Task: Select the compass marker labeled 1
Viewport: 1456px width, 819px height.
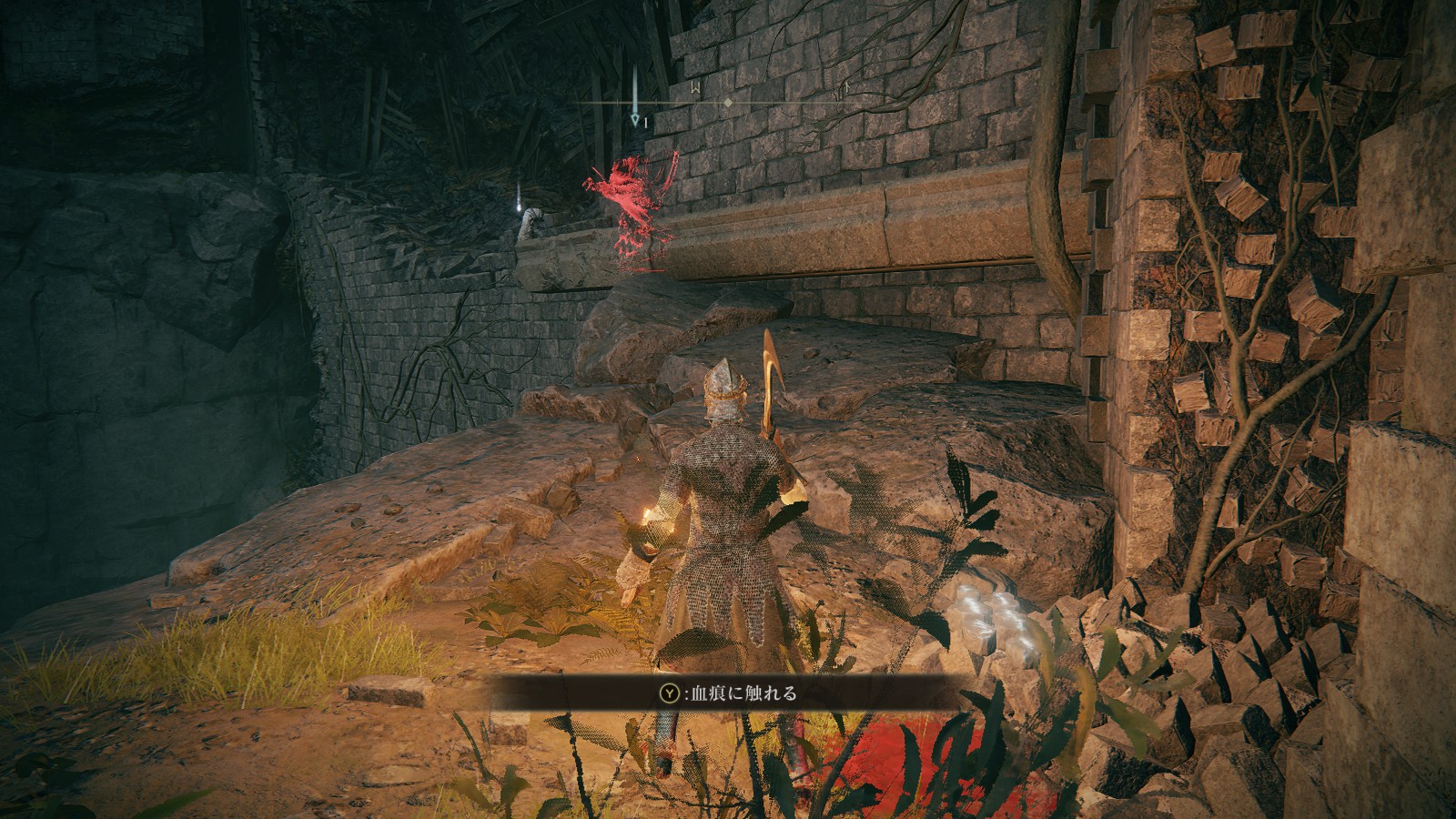Action: coord(635,118)
